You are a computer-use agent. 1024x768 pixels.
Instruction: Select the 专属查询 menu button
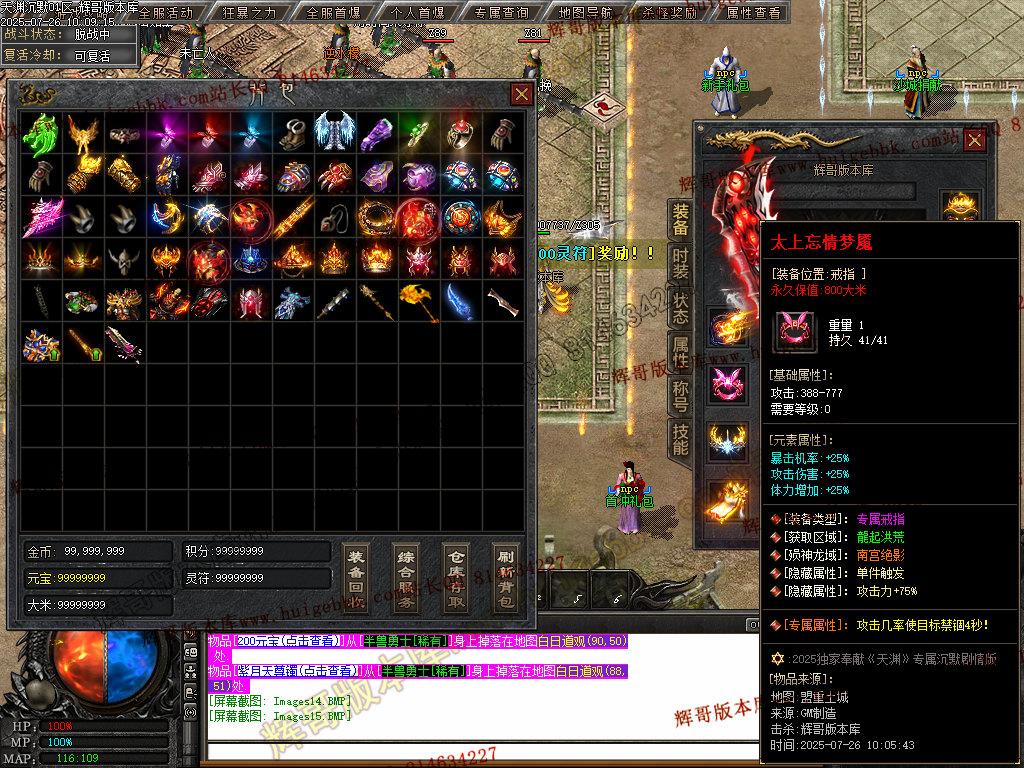[x=501, y=13]
